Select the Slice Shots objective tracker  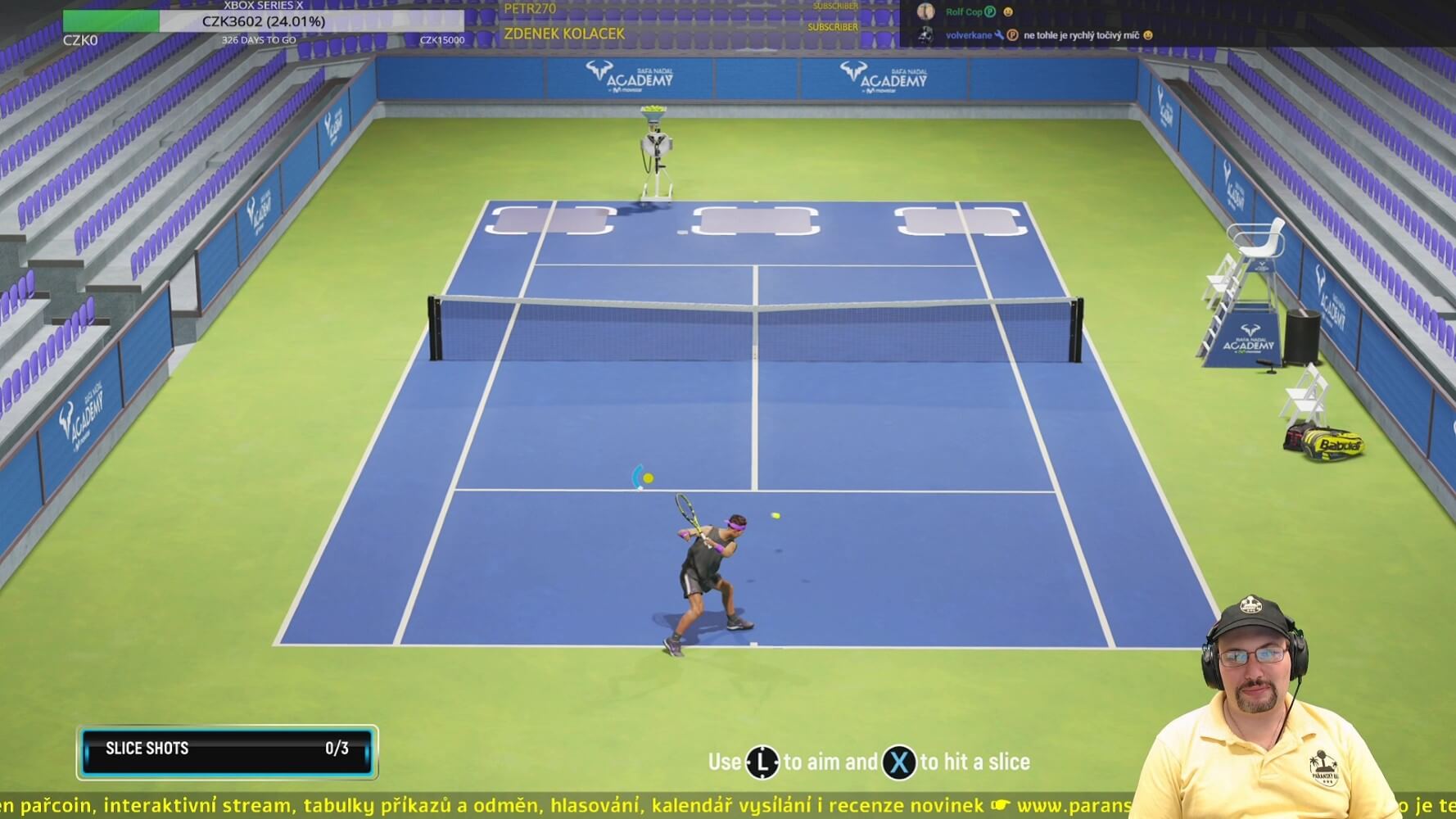(x=227, y=749)
